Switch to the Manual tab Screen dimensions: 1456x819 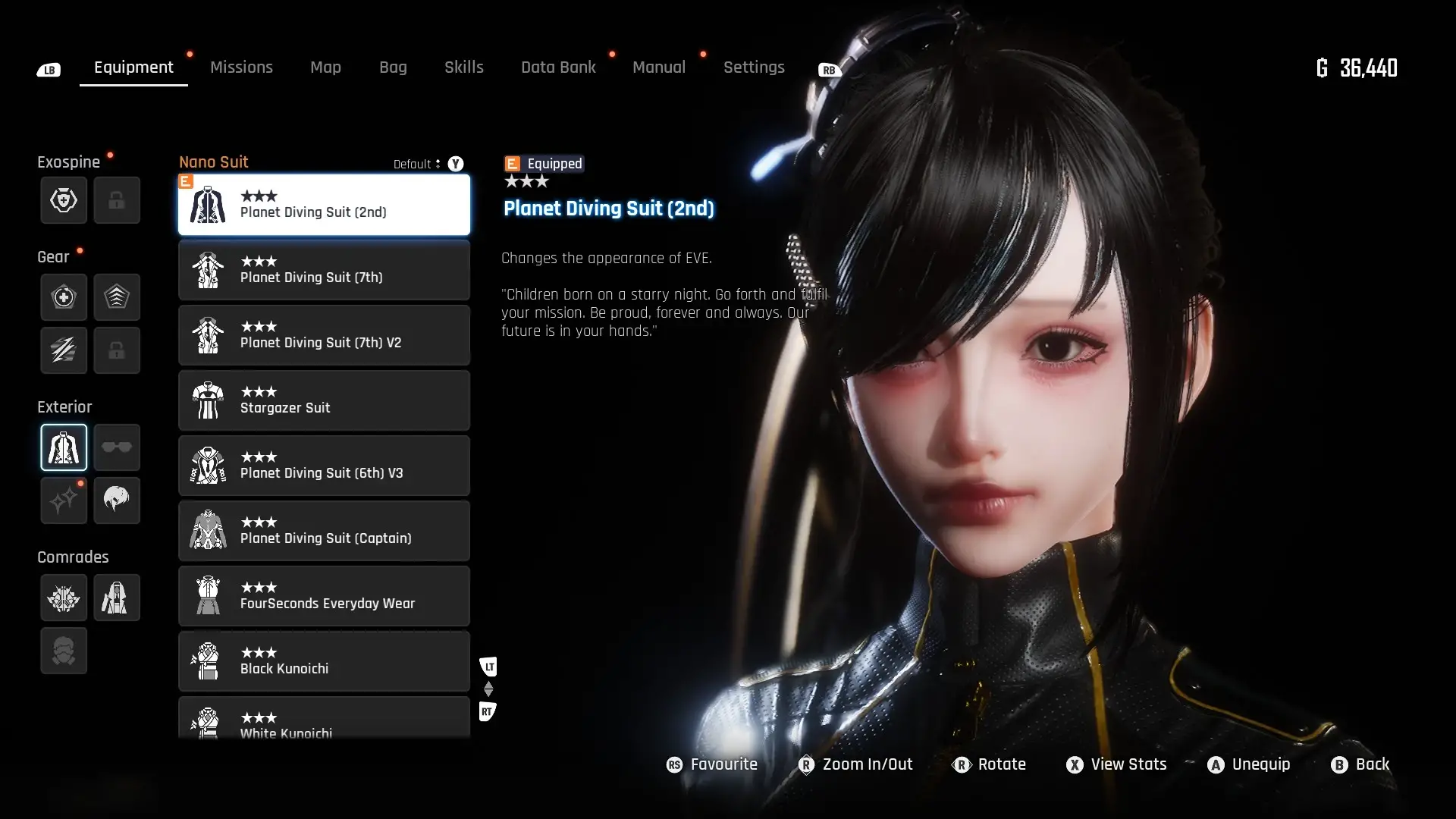pos(658,67)
